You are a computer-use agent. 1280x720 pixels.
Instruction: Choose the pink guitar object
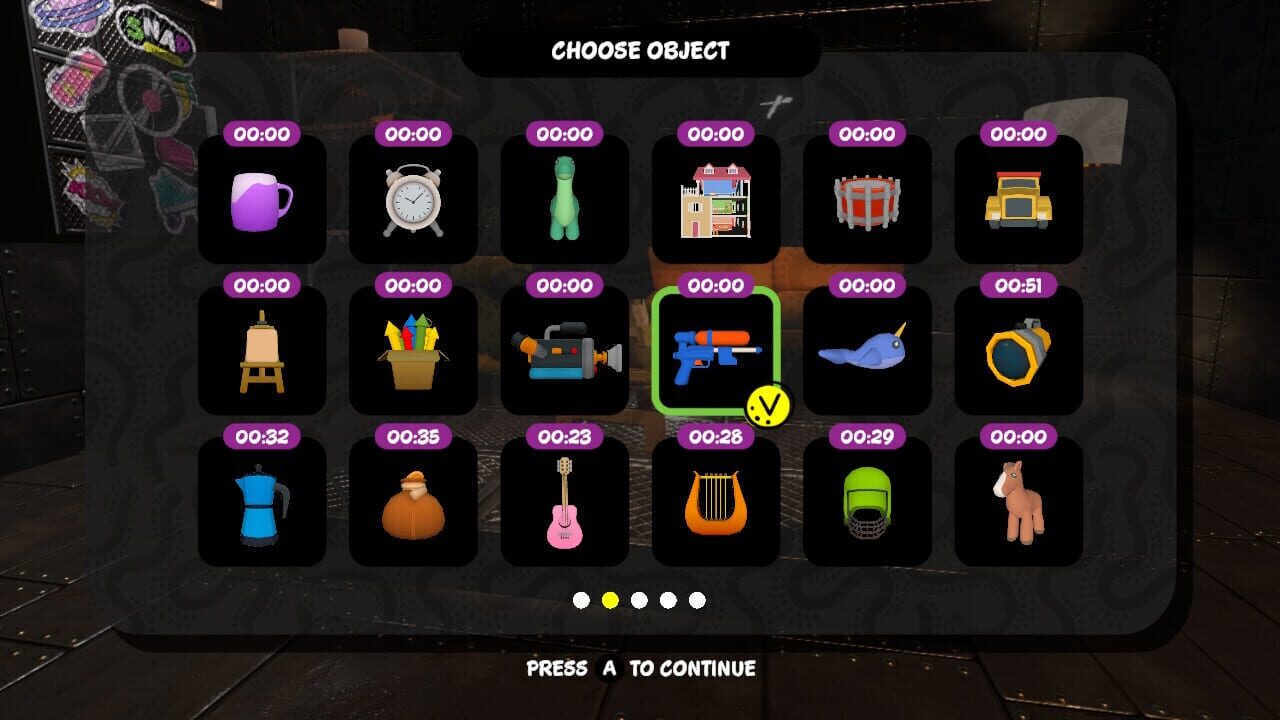[564, 503]
